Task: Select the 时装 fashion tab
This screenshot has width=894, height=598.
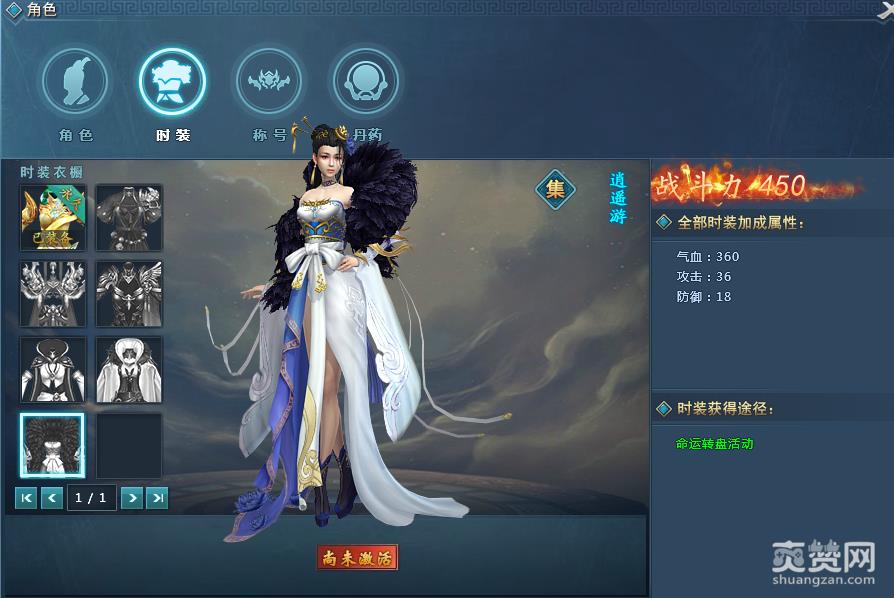Action: [173, 83]
